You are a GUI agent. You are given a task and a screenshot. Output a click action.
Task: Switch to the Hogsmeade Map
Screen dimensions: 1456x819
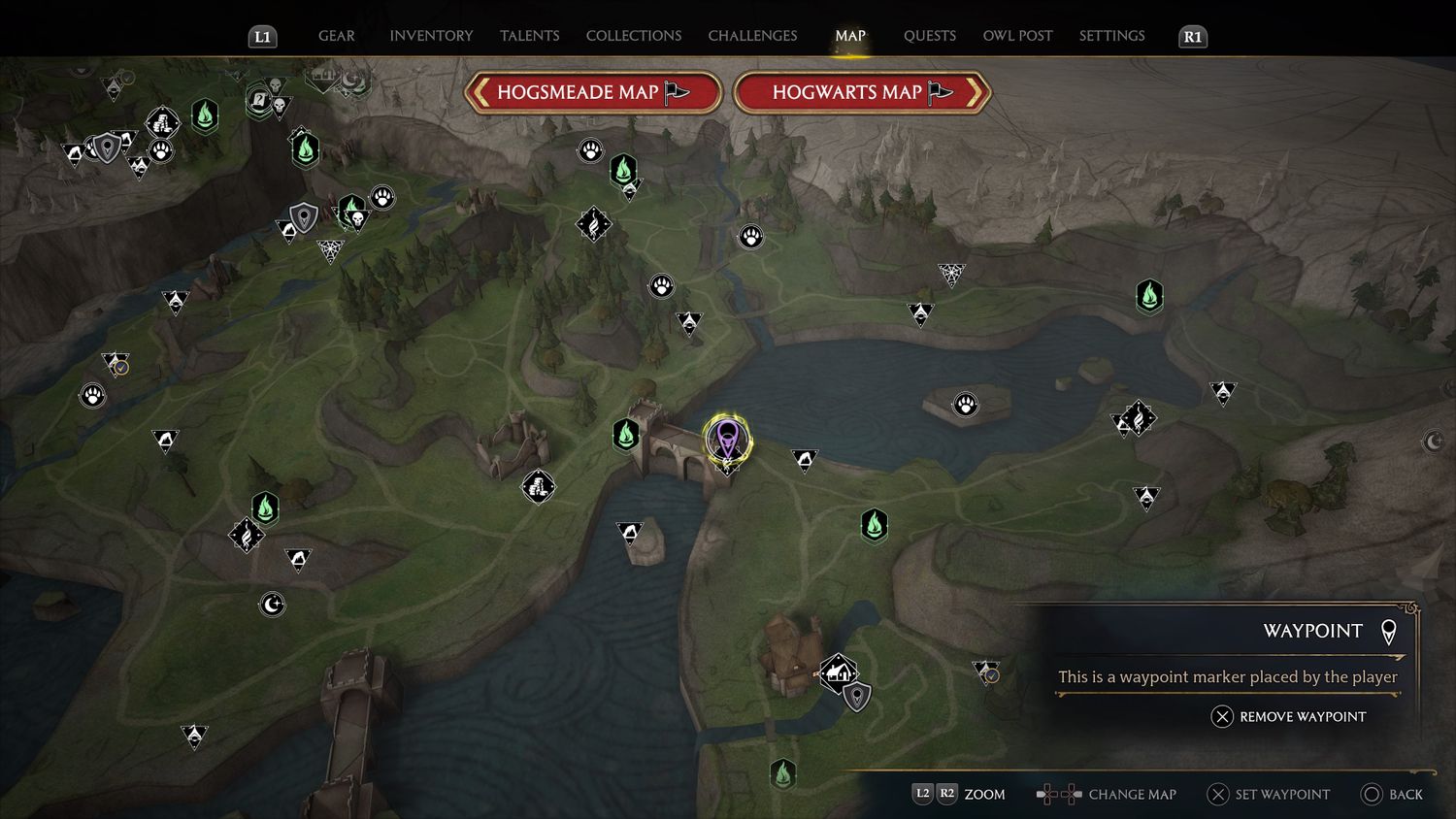592,93
